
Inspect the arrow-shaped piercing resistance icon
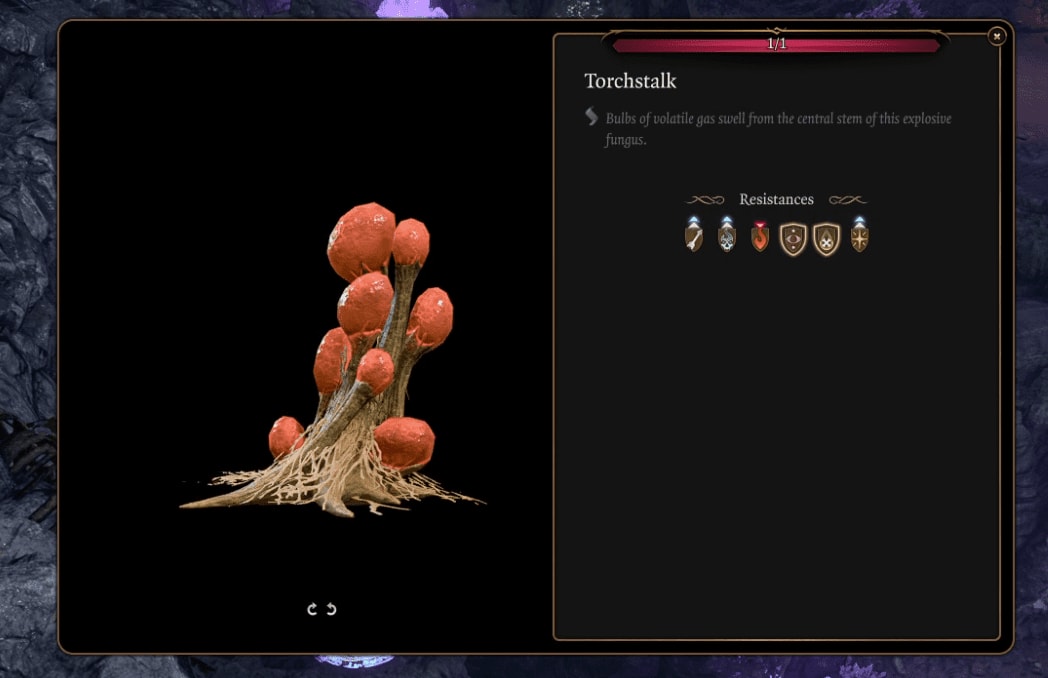[694, 238]
